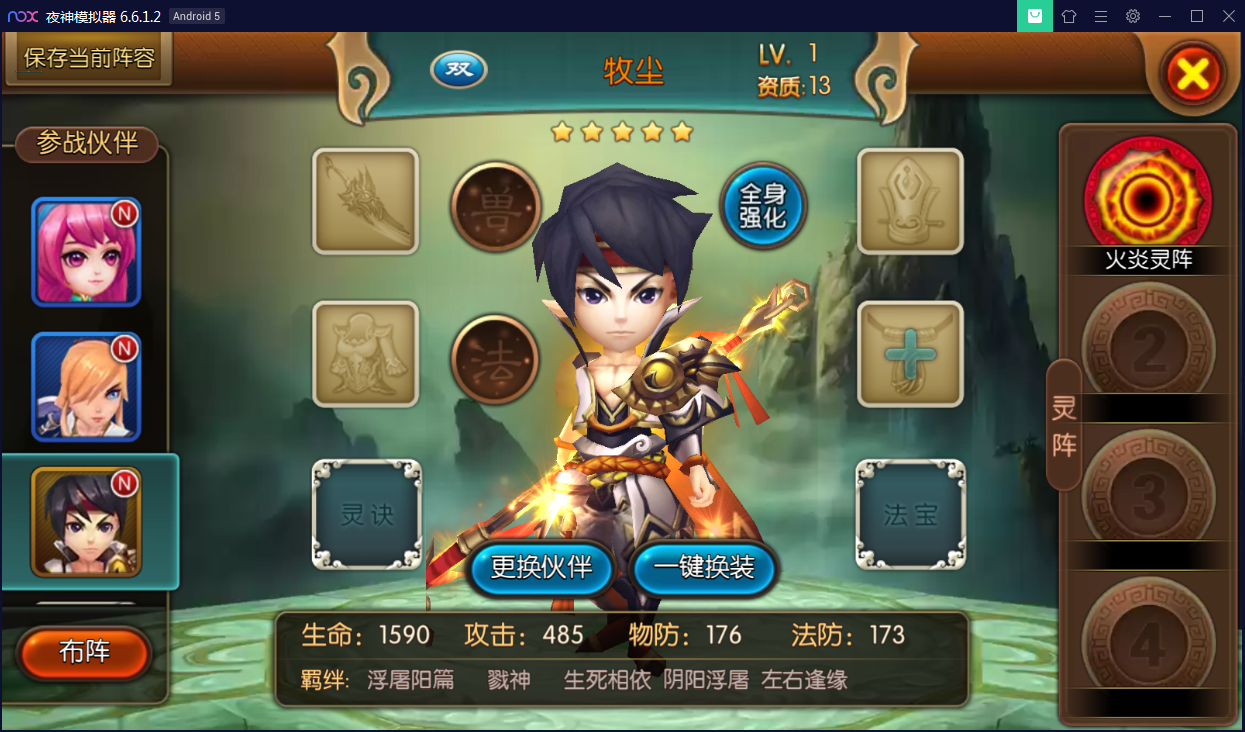Click the 一键换装 one-click equip button

(x=704, y=568)
